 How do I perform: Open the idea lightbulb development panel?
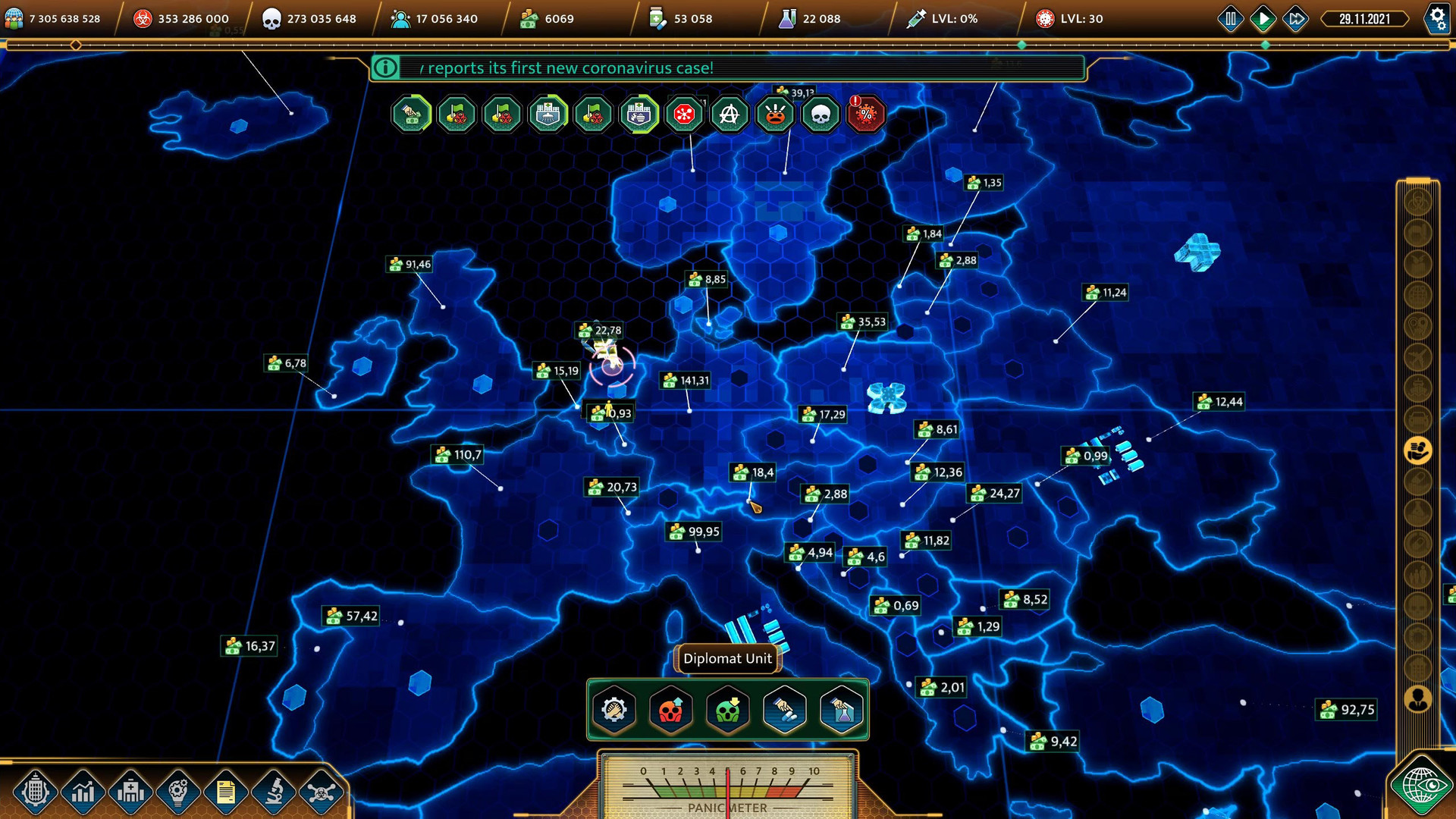pos(177,792)
